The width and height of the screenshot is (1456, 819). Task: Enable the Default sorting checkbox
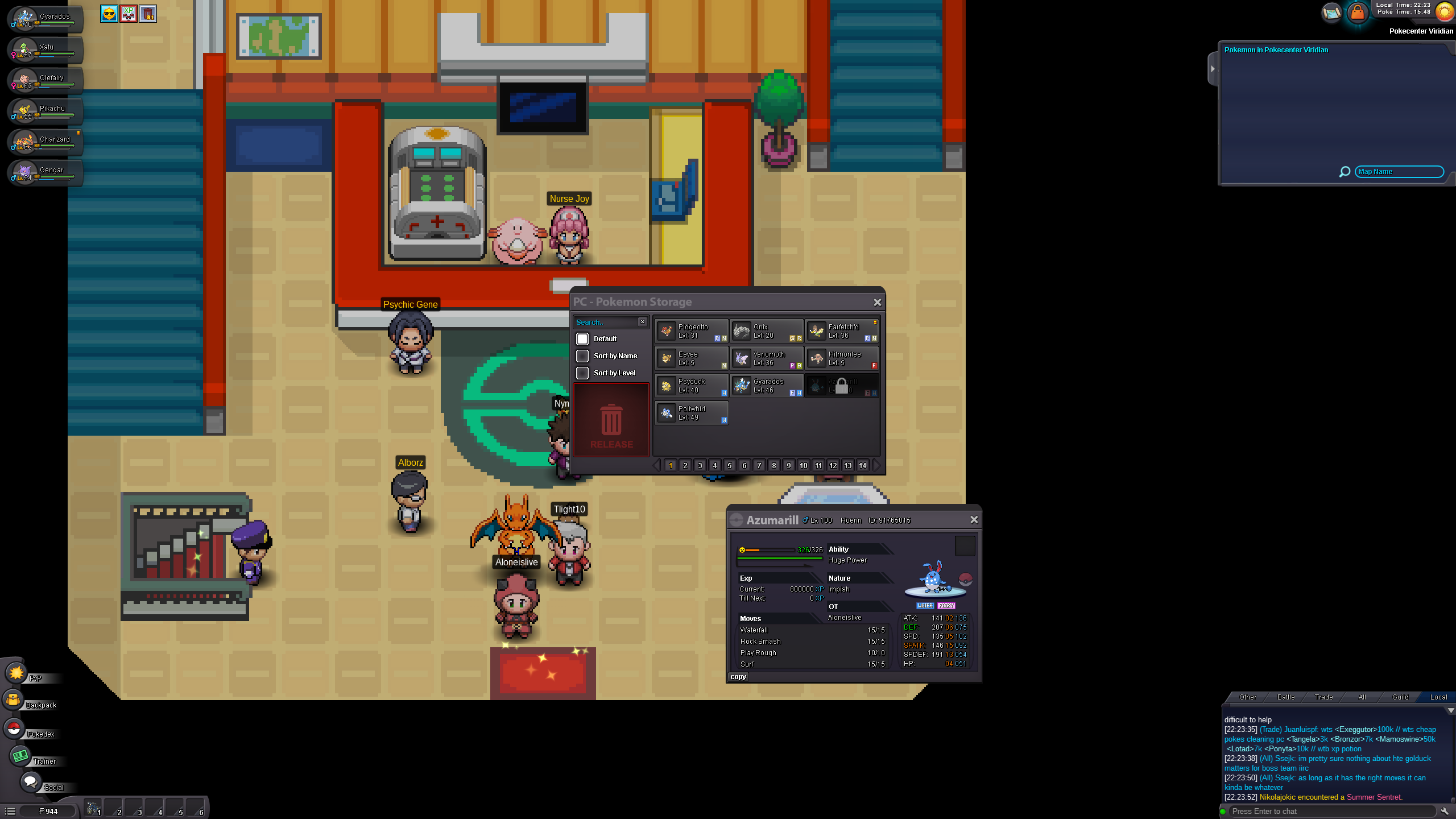(582, 338)
